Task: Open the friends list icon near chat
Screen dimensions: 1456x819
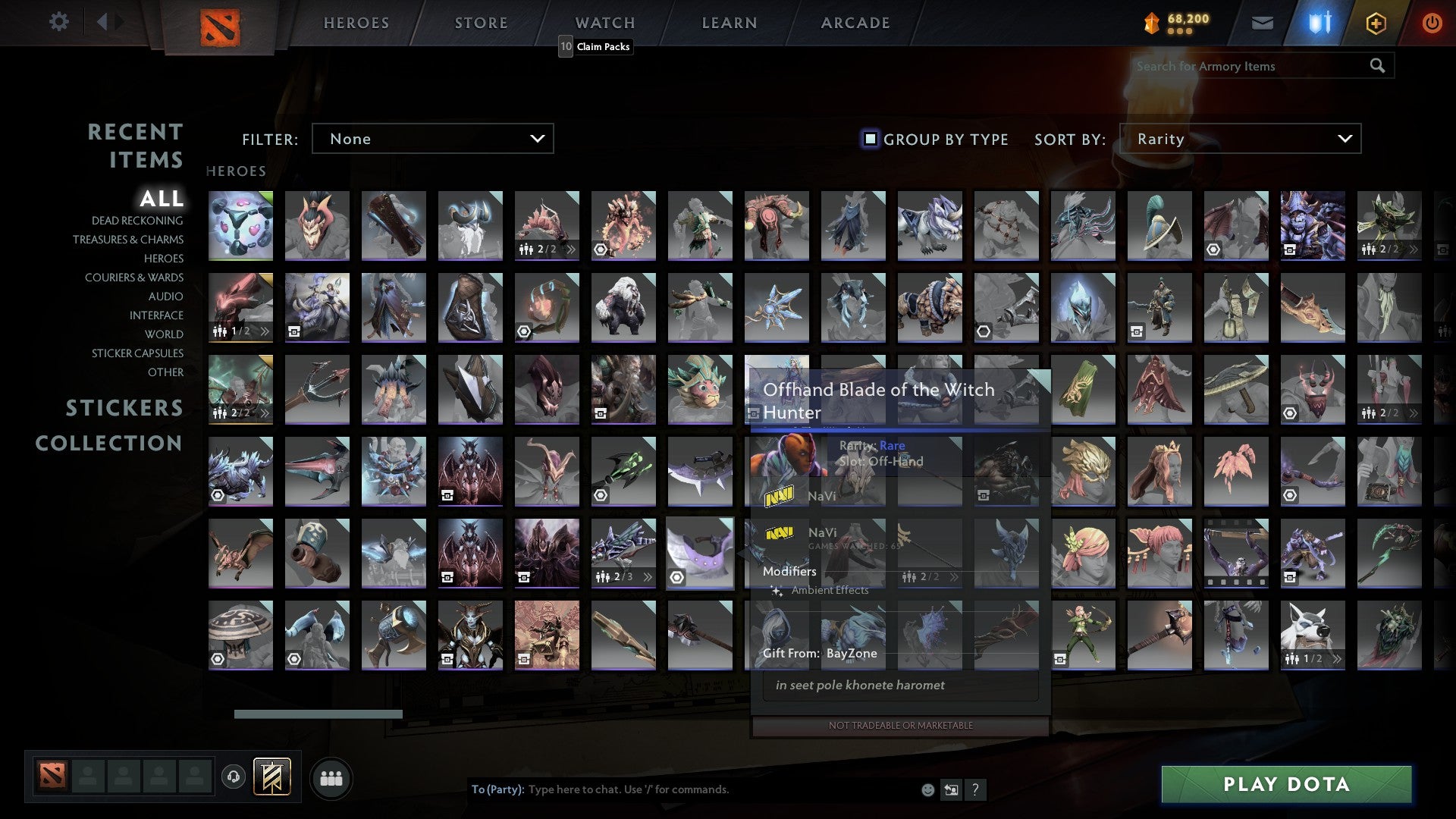Action: [331, 777]
